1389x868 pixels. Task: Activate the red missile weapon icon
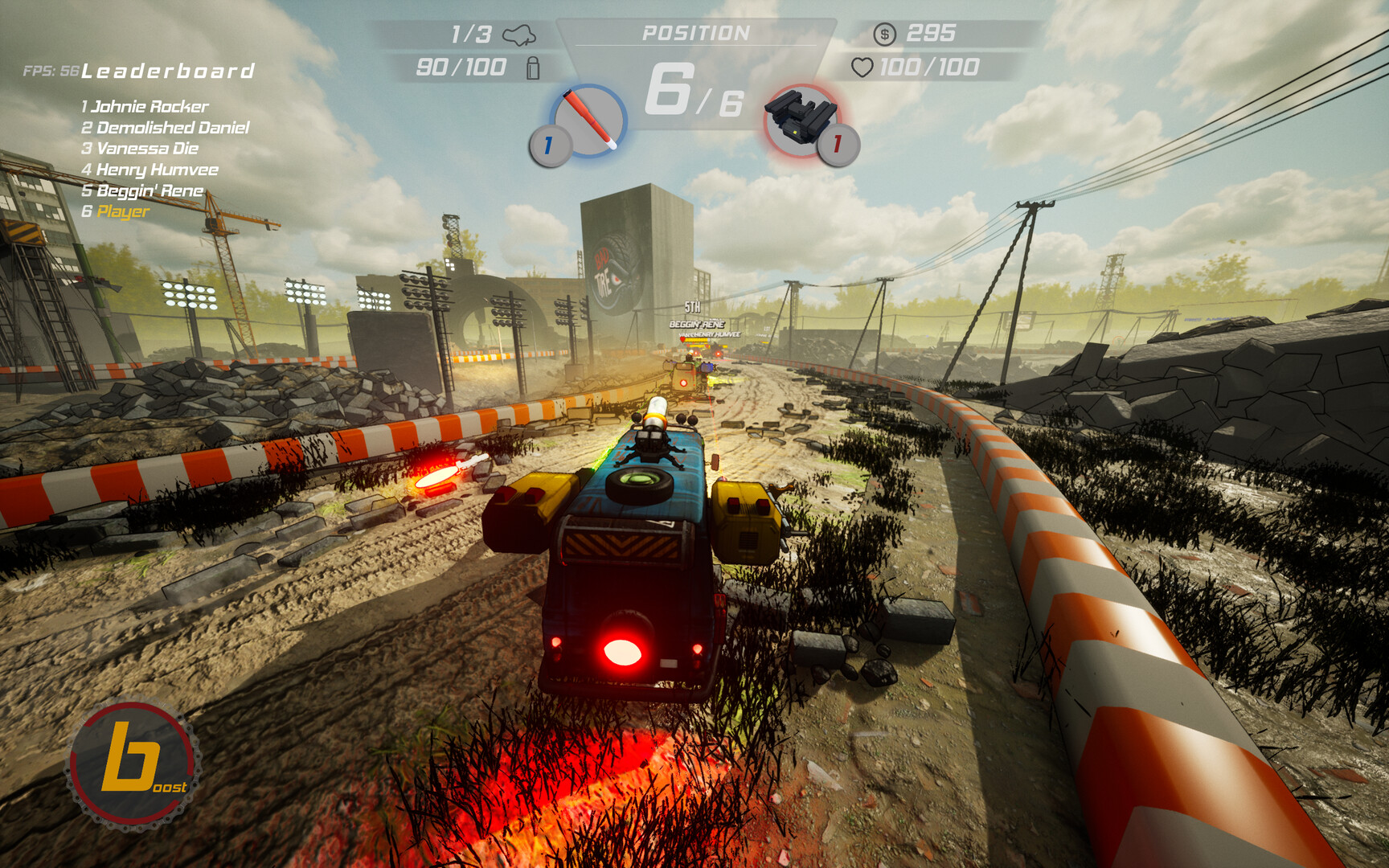tap(588, 121)
